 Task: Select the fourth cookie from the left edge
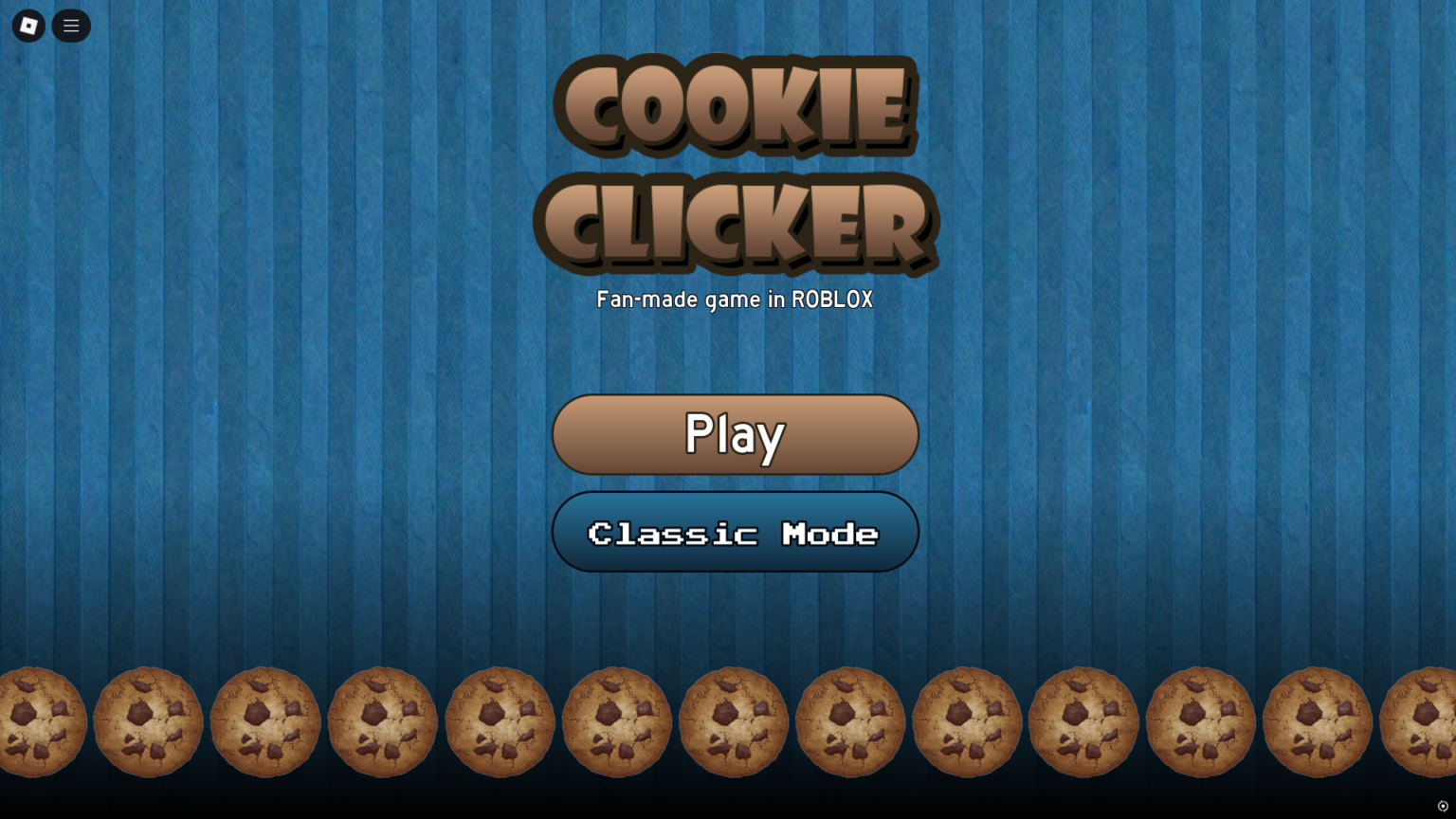[x=382, y=722]
